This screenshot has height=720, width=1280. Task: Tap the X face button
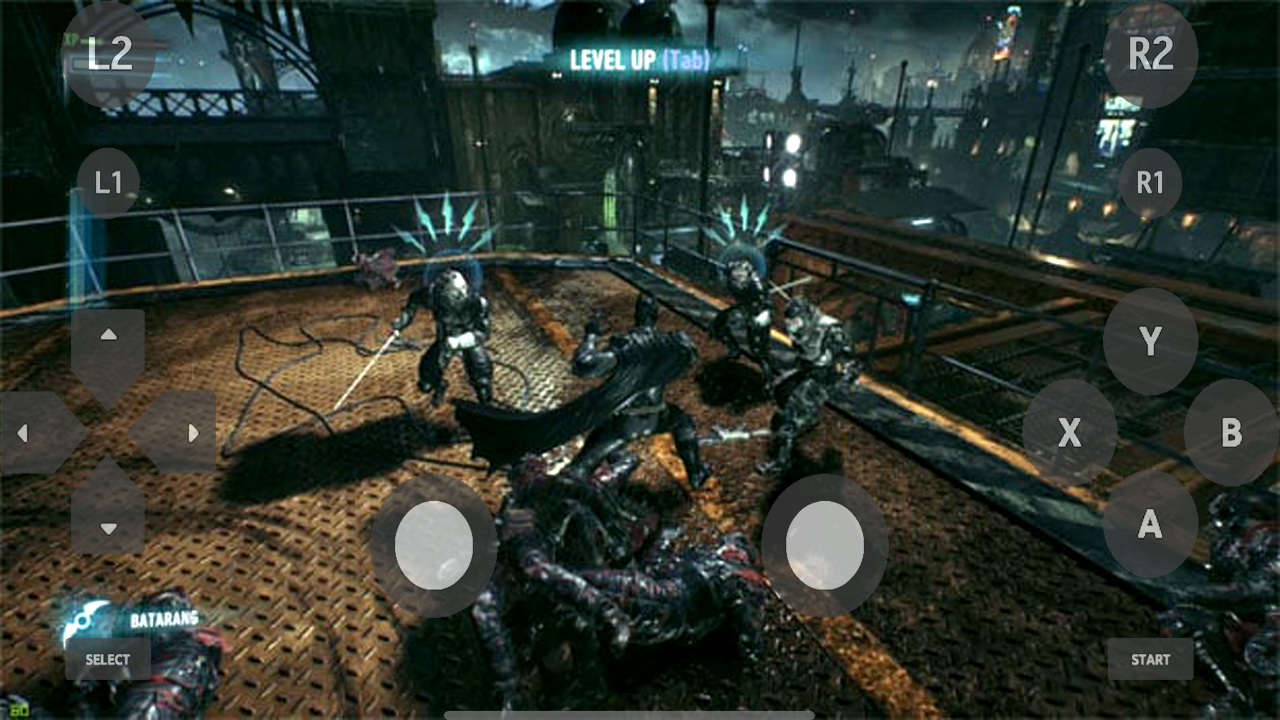1070,434
